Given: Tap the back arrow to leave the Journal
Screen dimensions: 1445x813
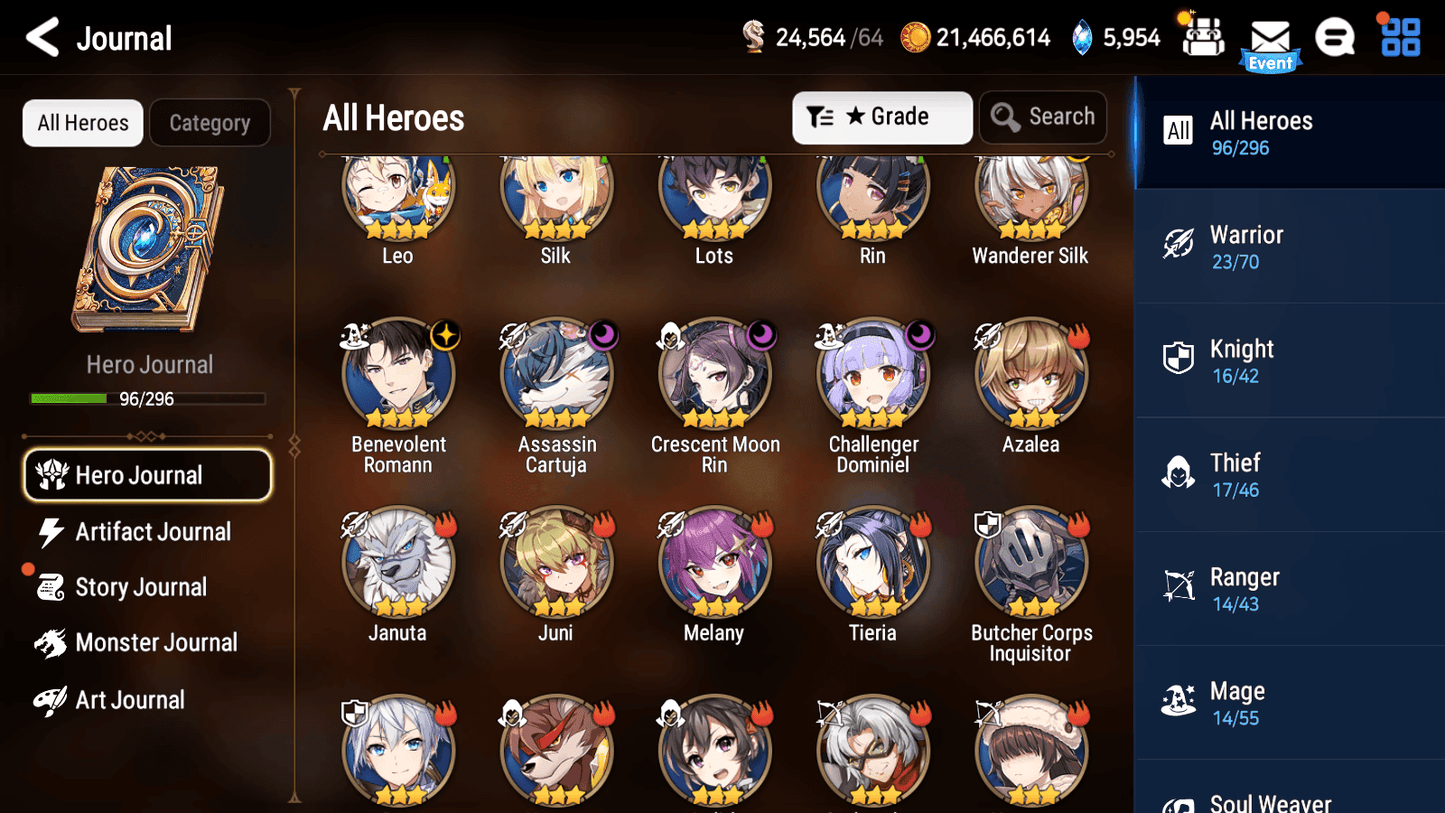Looking at the screenshot, I should click(42, 37).
